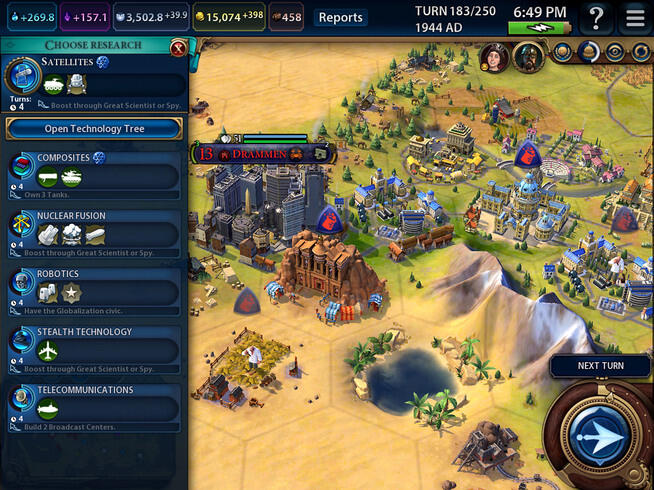
Task: Show the faith balance details
Action: click(150, 17)
